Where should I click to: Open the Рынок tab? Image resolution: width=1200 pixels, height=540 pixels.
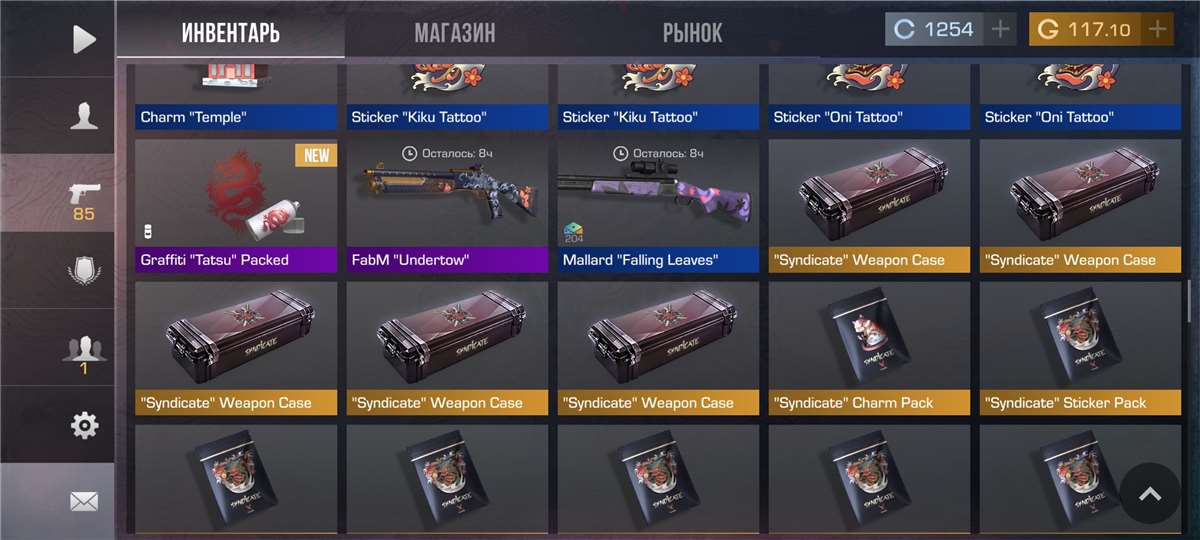692,32
